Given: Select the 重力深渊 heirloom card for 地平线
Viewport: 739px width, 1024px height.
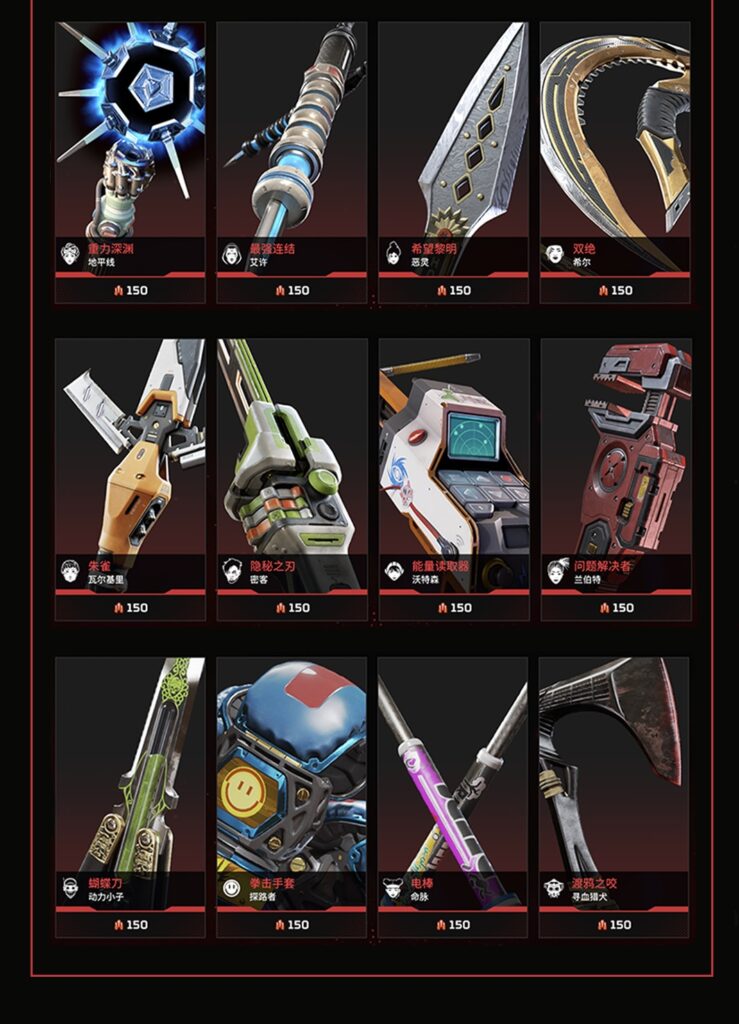Looking at the screenshot, I should click(x=130, y=160).
